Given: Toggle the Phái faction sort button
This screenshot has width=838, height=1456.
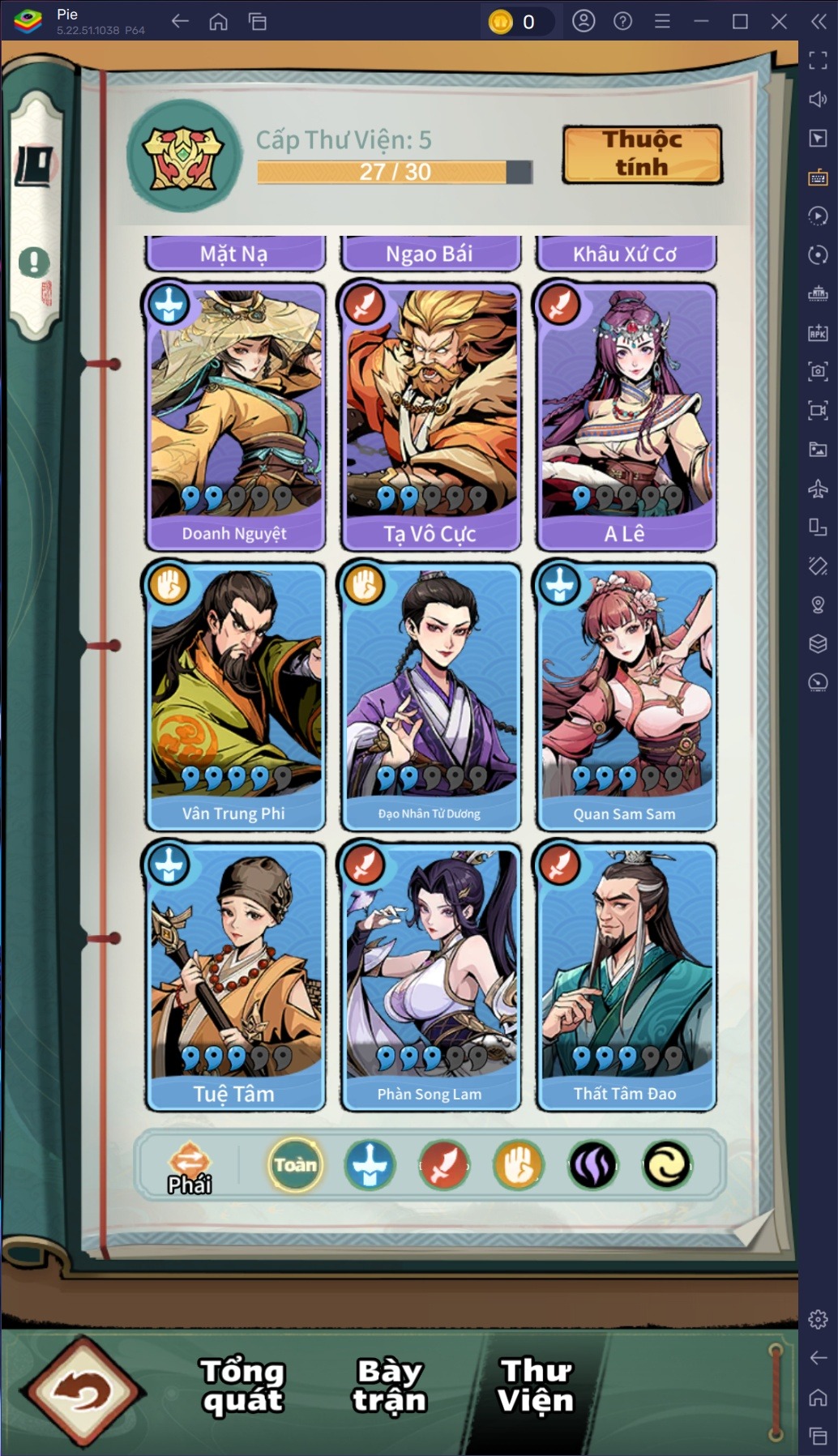Looking at the screenshot, I should click(x=190, y=1167).
